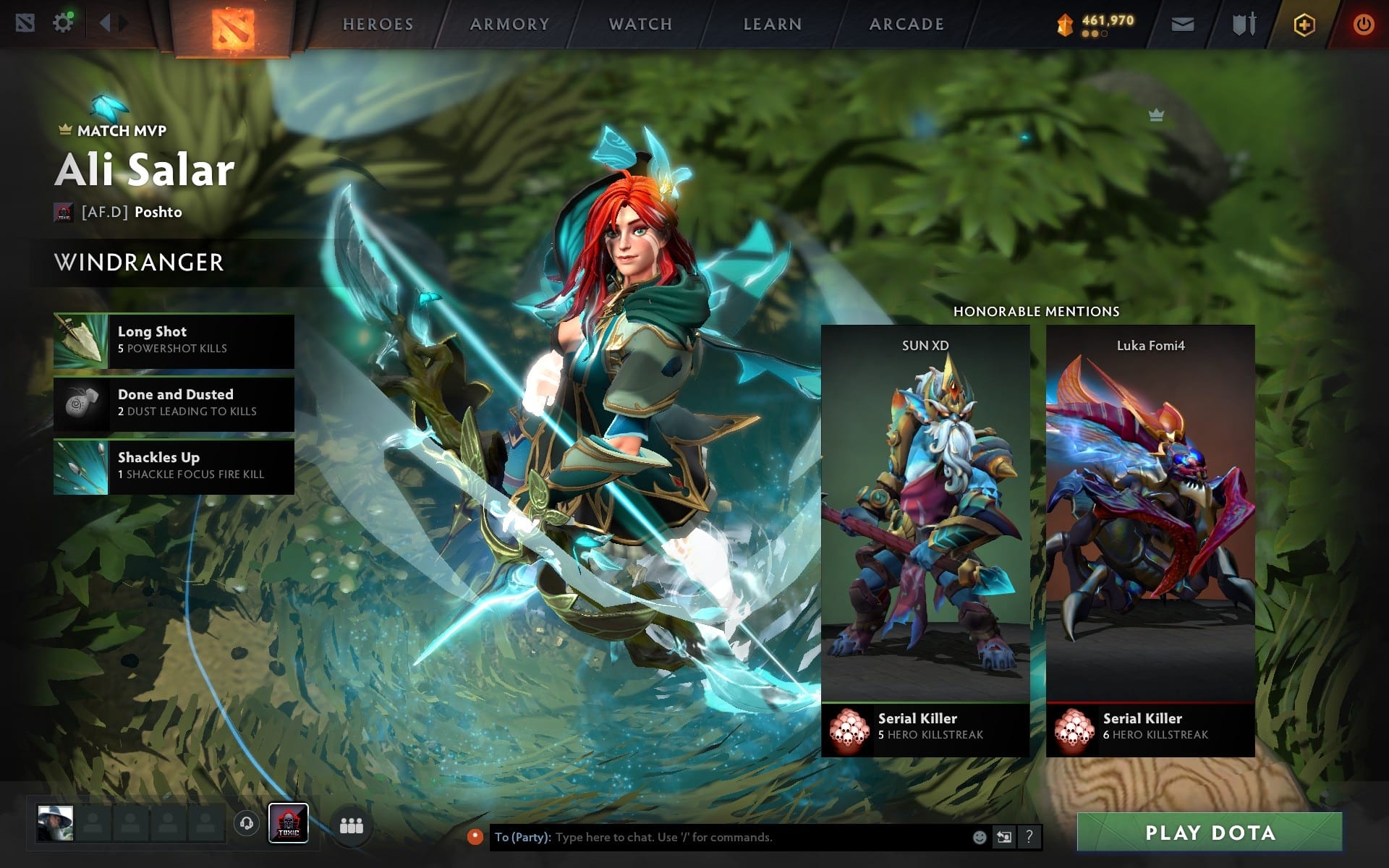
Task: Click the emoticon smiley in chat bar
Action: (x=979, y=838)
